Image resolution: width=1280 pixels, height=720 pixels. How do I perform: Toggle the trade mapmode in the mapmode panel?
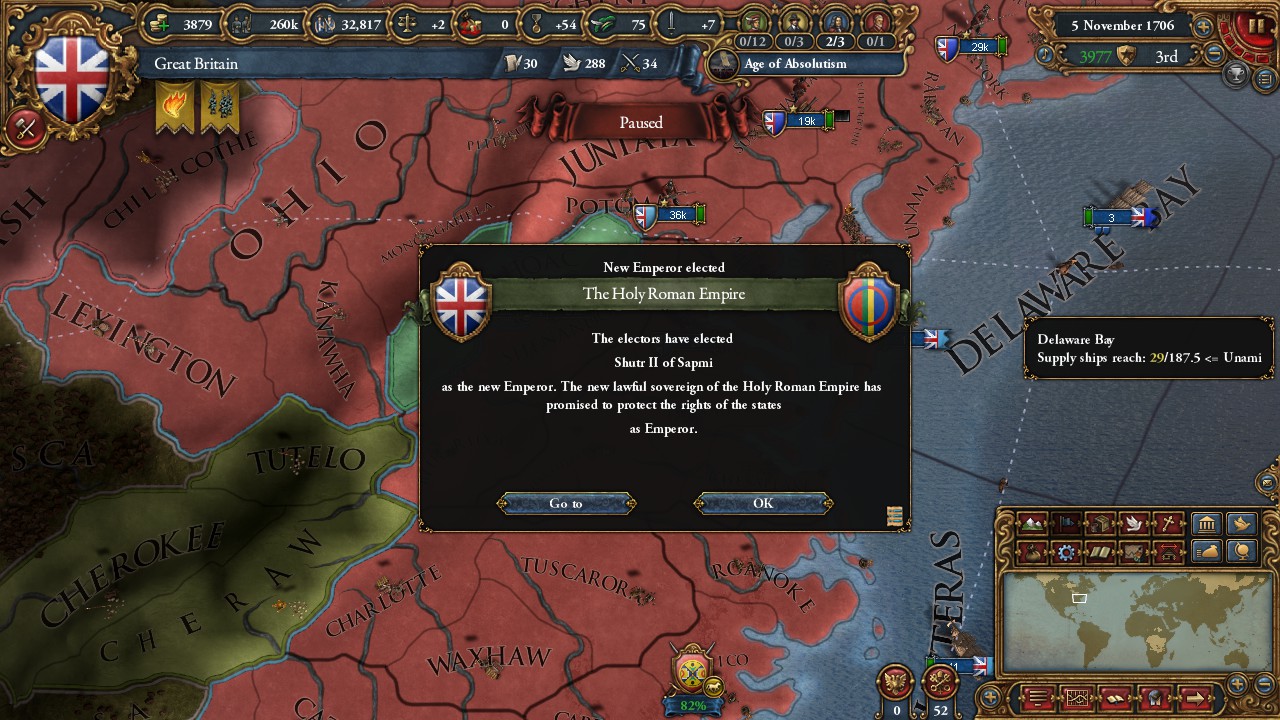(1101, 524)
